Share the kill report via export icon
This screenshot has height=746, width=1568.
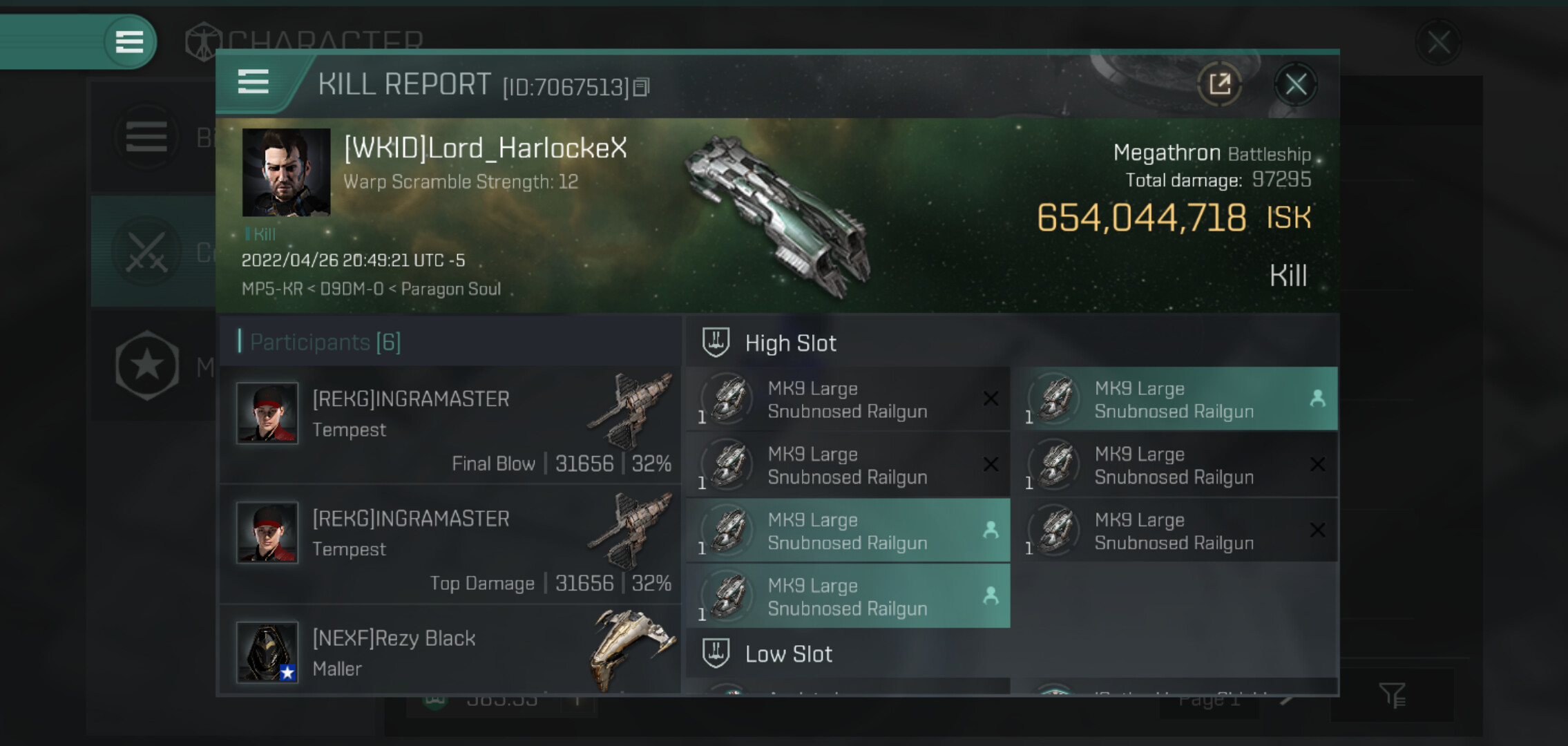(x=1220, y=85)
